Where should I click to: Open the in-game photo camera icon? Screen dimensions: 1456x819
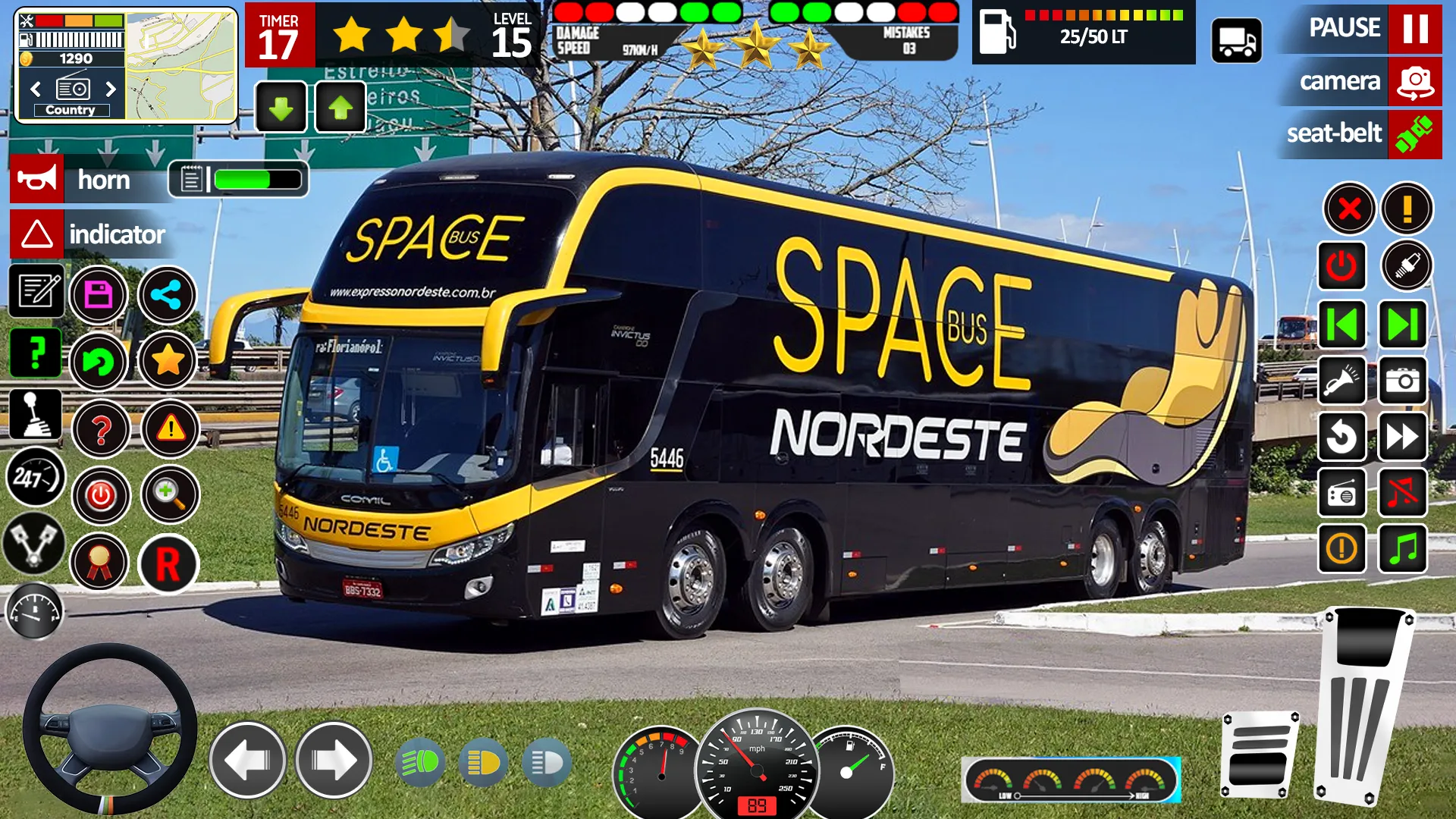pos(1402,382)
